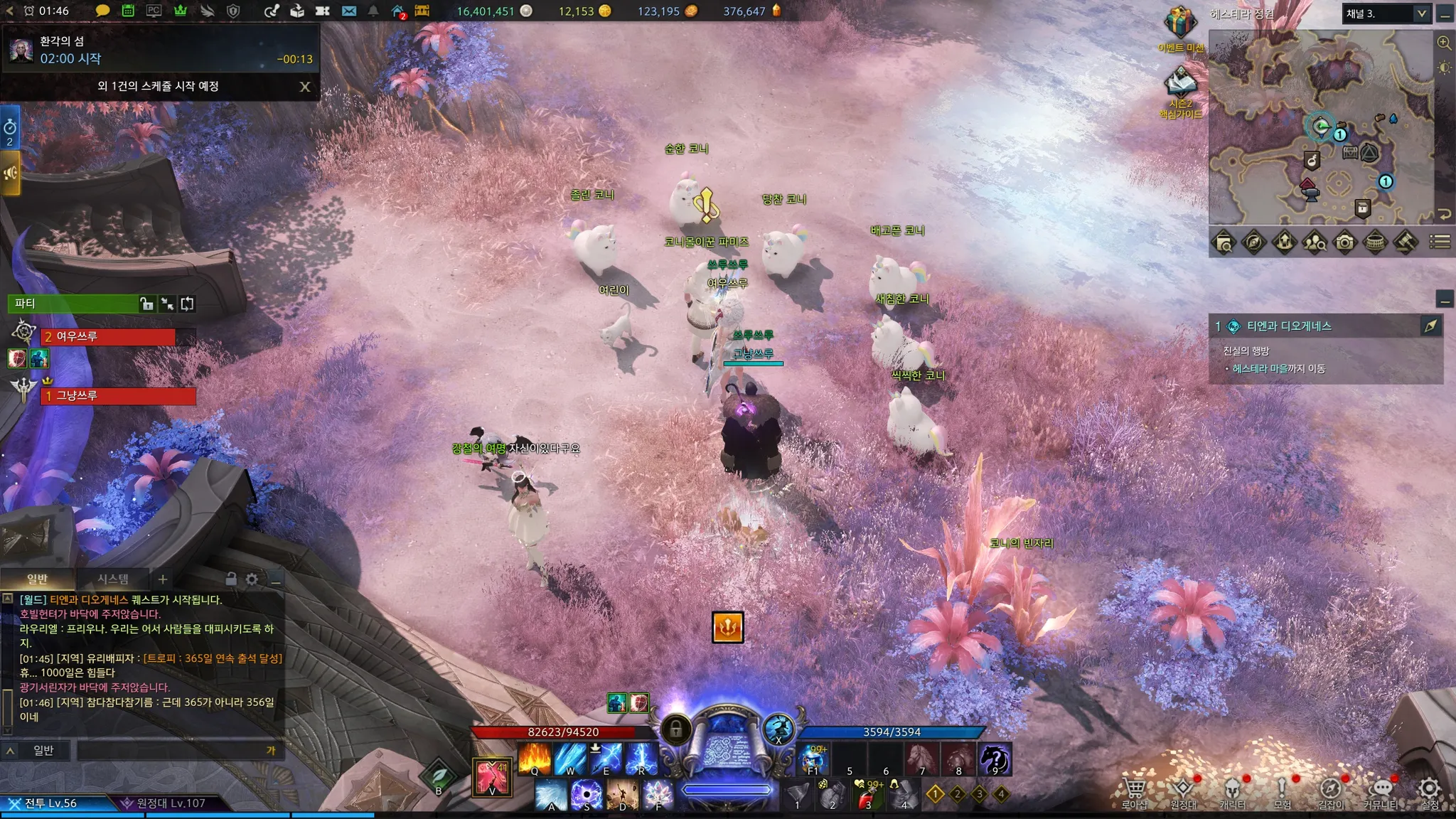Open the 커뮤니티 community menu

(1380, 790)
